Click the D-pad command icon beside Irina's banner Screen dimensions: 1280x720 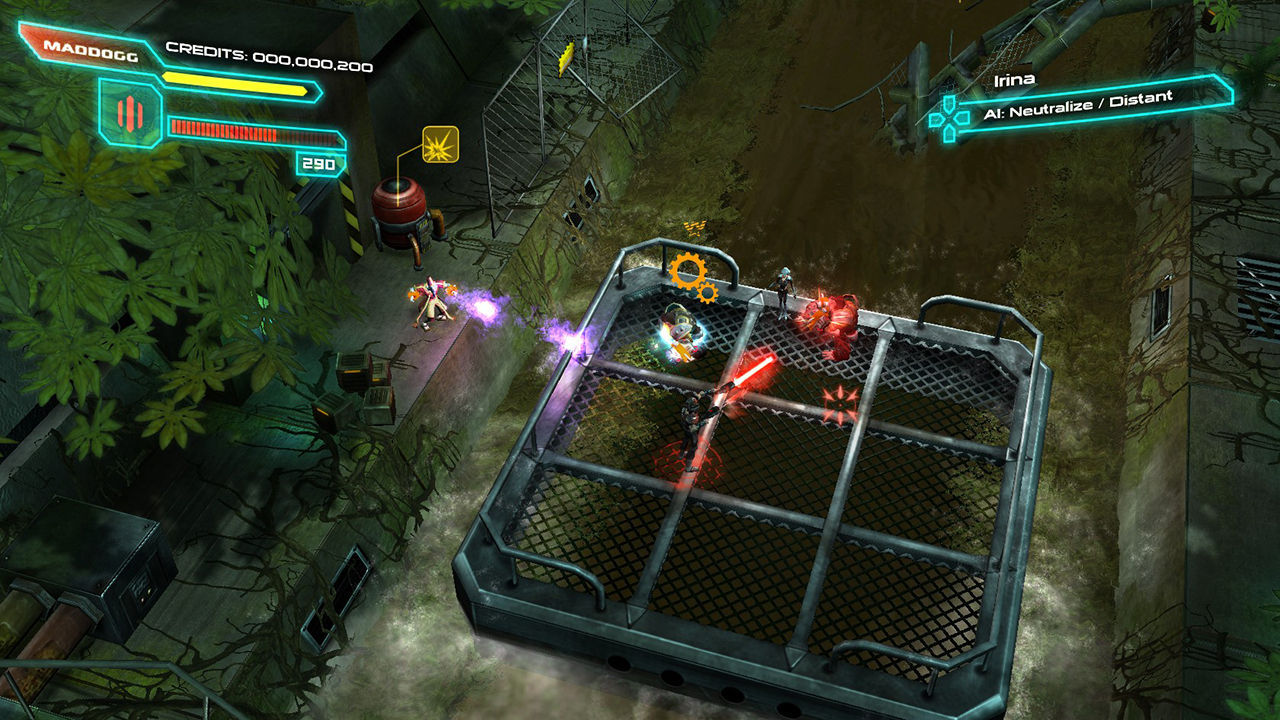[x=948, y=117]
